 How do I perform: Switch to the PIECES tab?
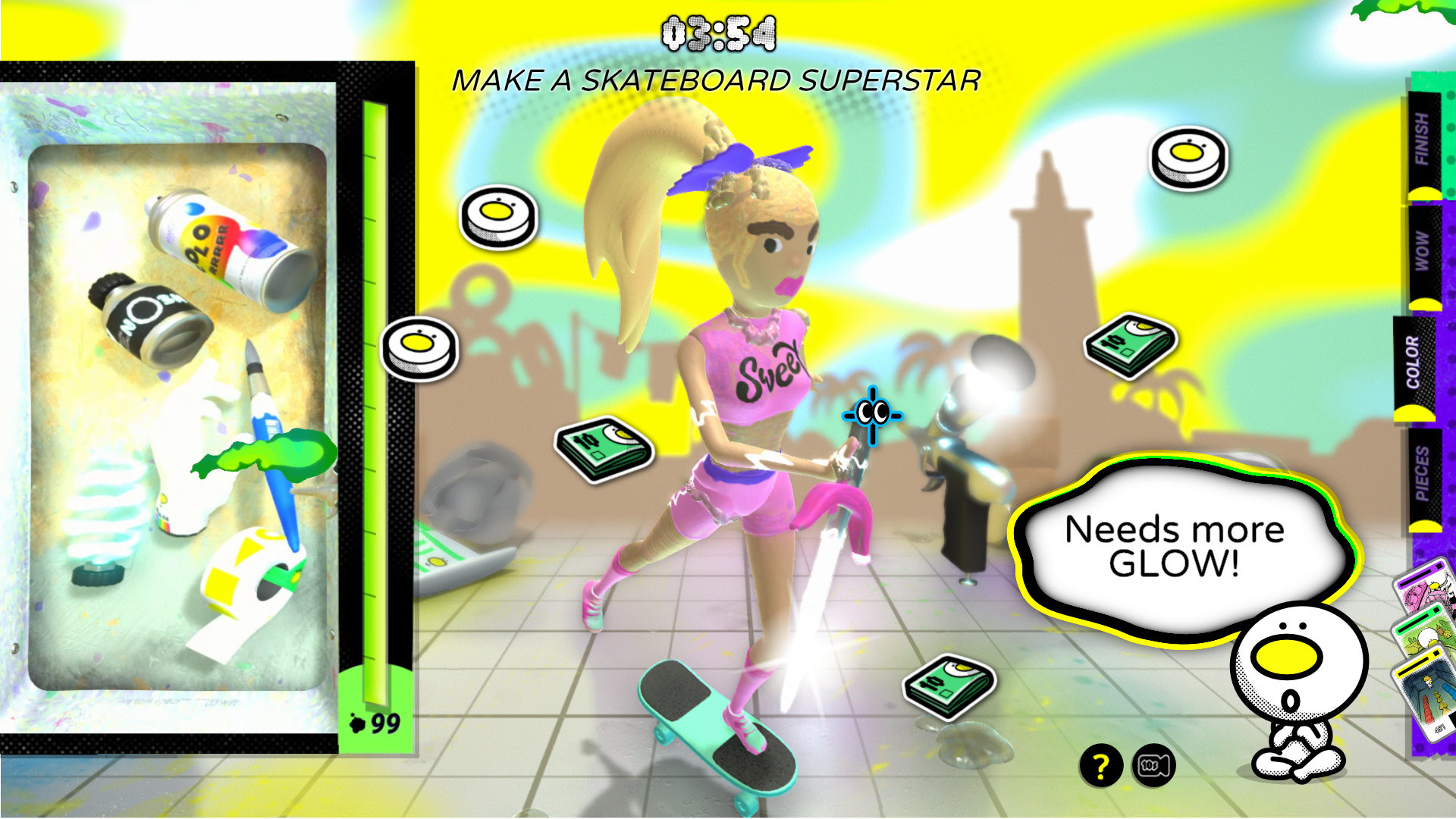tap(1426, 478)
